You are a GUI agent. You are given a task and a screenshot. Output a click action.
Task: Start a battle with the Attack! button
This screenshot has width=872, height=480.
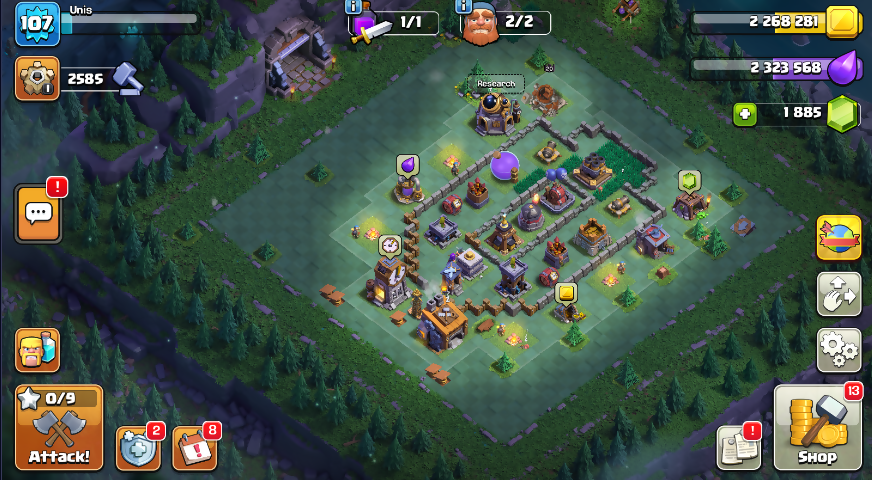click(59, 428)
